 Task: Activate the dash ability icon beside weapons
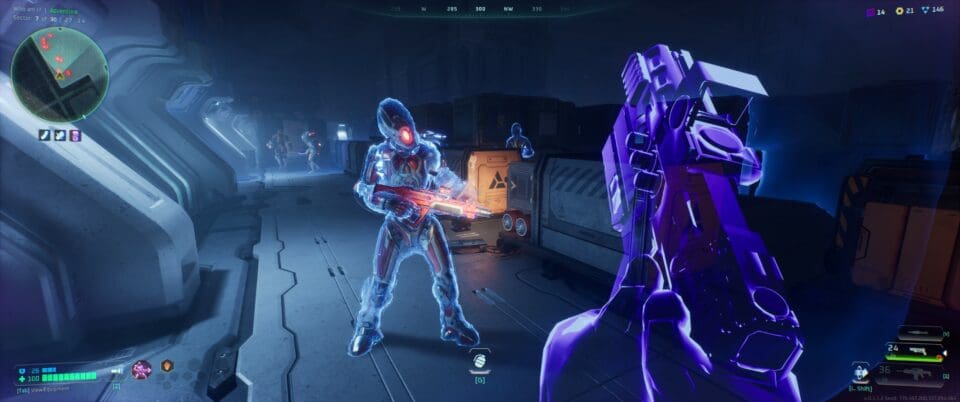point(858,371)
